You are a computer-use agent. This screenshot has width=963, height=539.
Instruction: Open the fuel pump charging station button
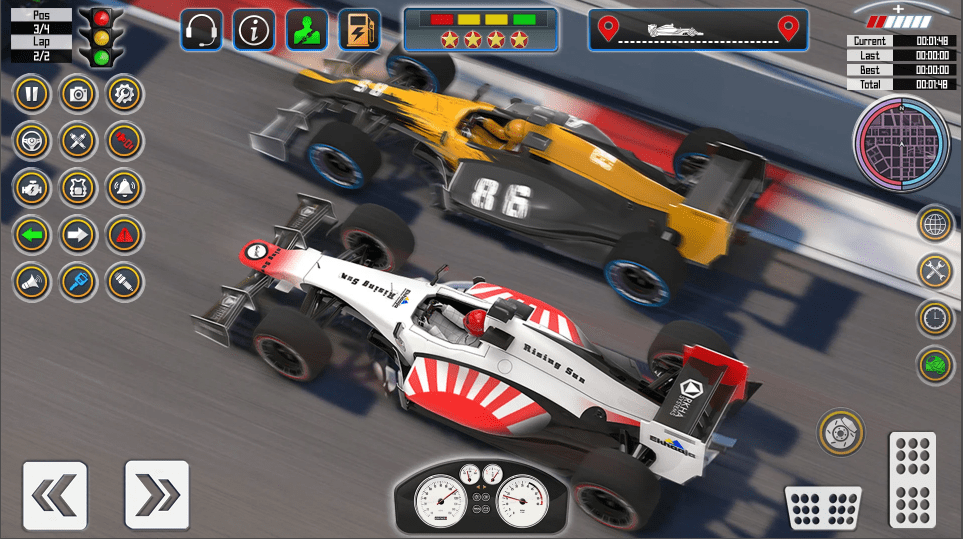tap(358, 30)
